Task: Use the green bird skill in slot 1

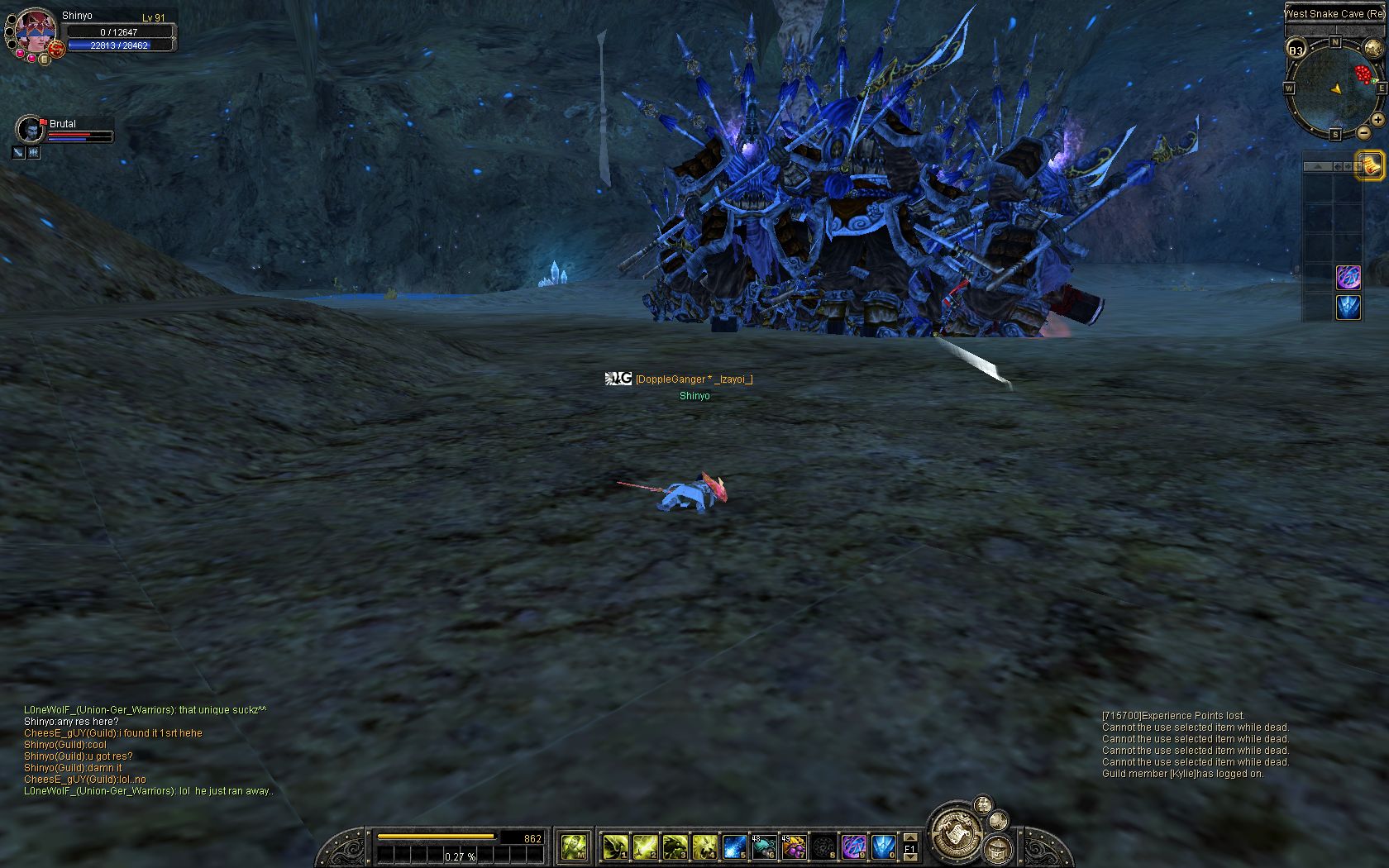Action: (x=614, y=847)
